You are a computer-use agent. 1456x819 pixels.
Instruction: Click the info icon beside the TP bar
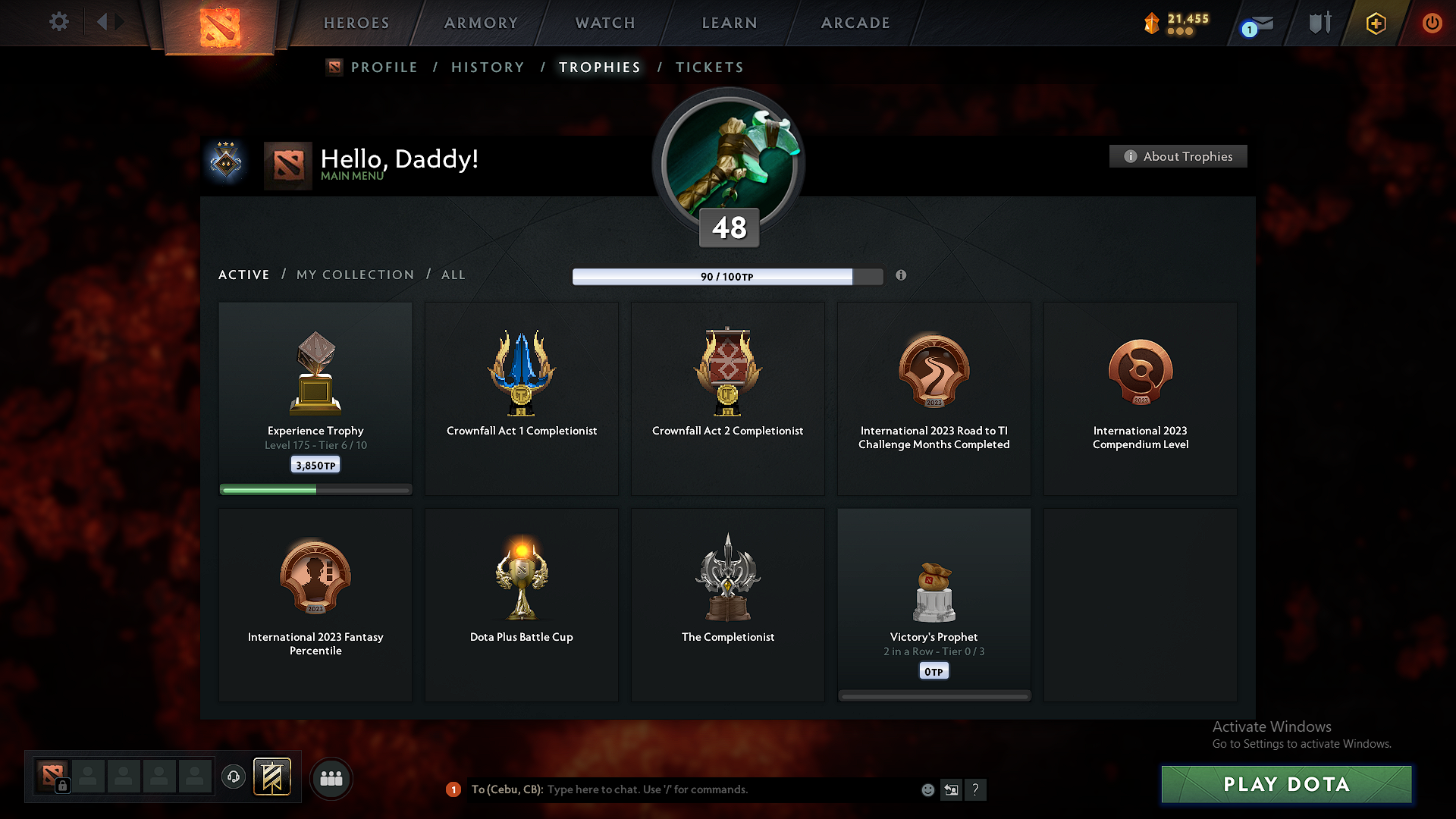[902, 276]
